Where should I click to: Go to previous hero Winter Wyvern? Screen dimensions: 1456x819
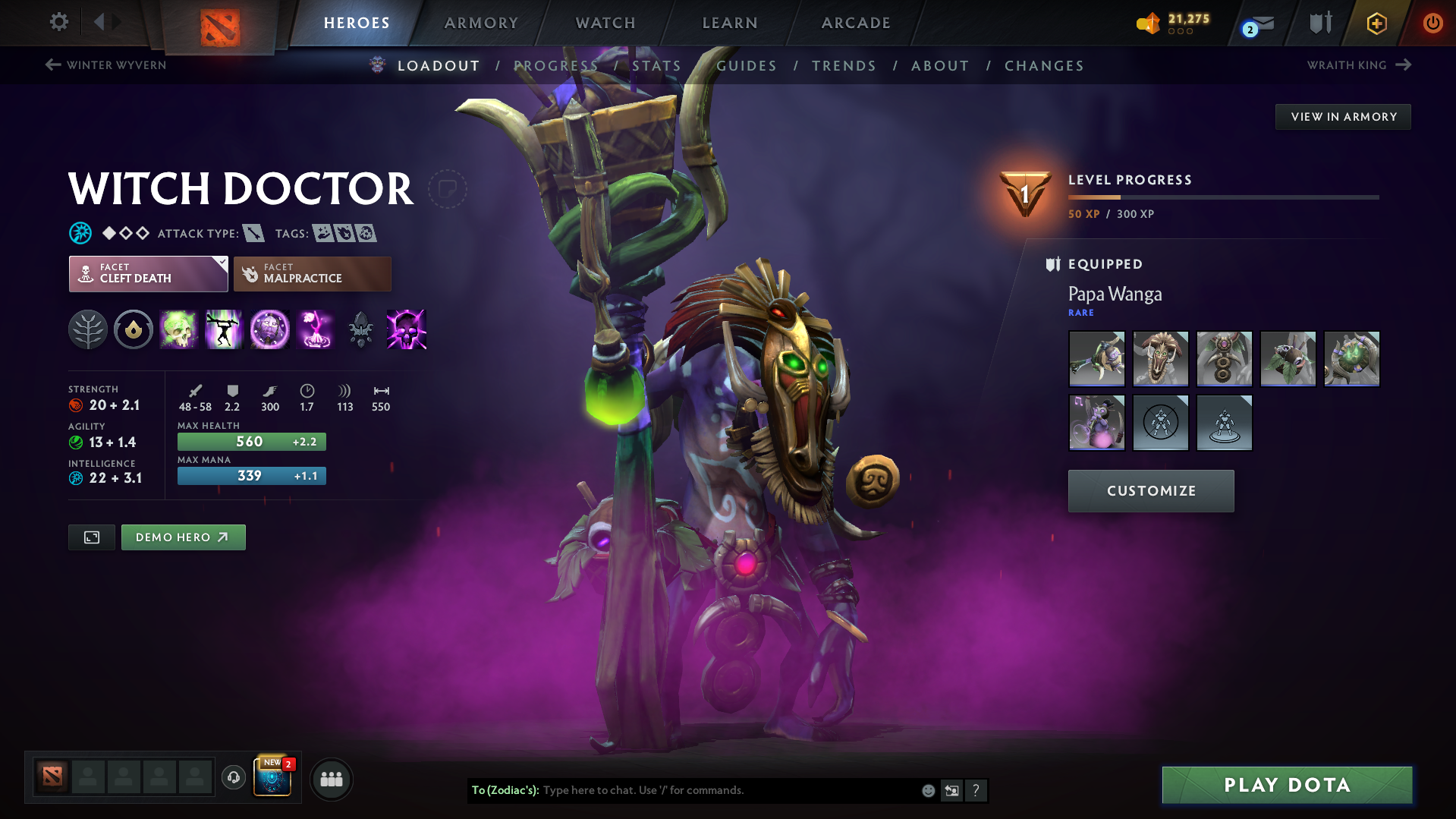[x=106, y=65]
